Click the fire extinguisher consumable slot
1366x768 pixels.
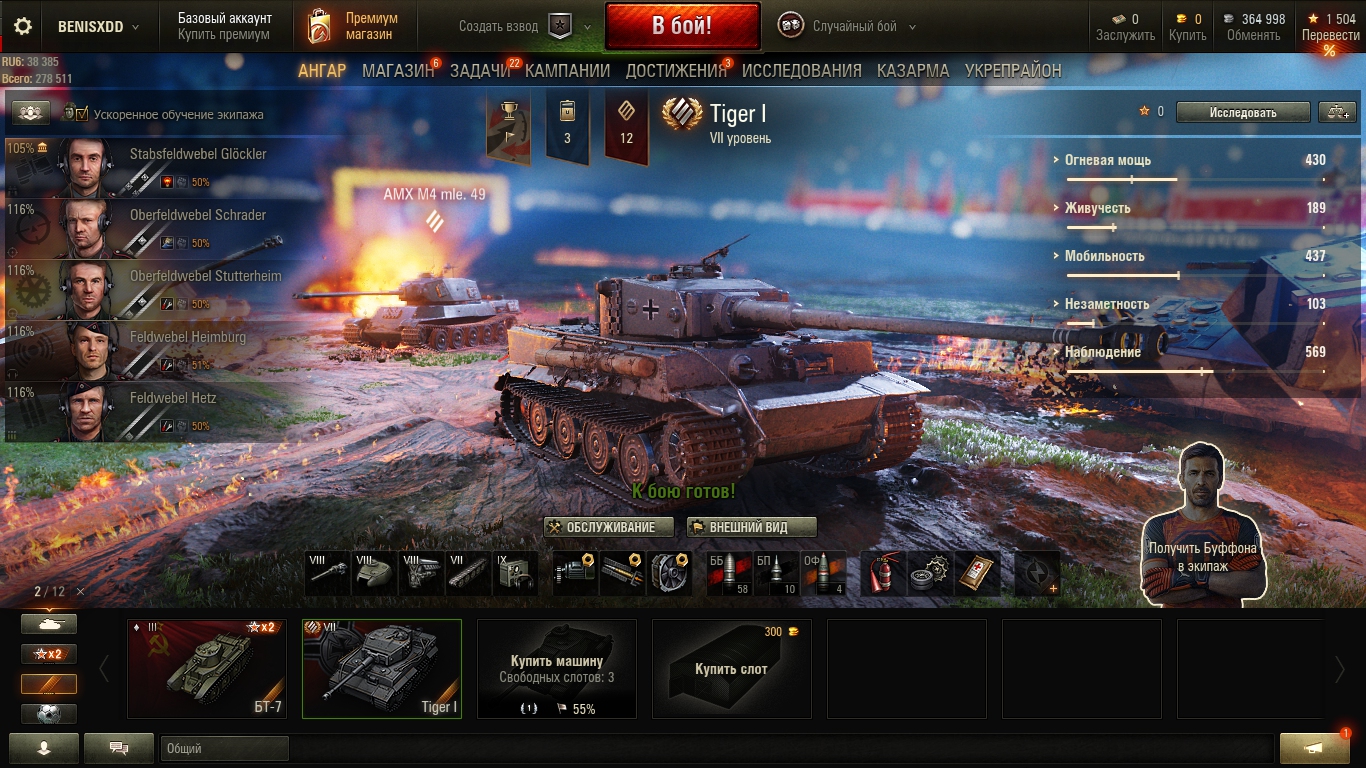pos(884,573)
